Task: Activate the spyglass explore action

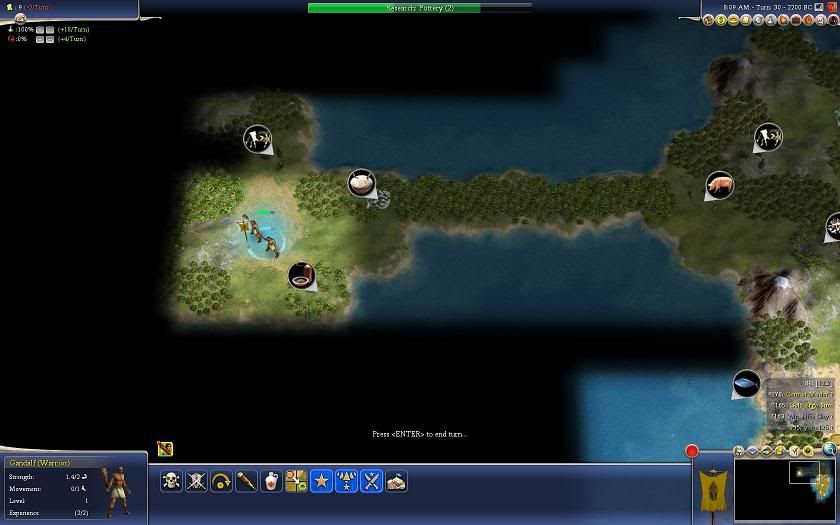Action: [246, 481]
